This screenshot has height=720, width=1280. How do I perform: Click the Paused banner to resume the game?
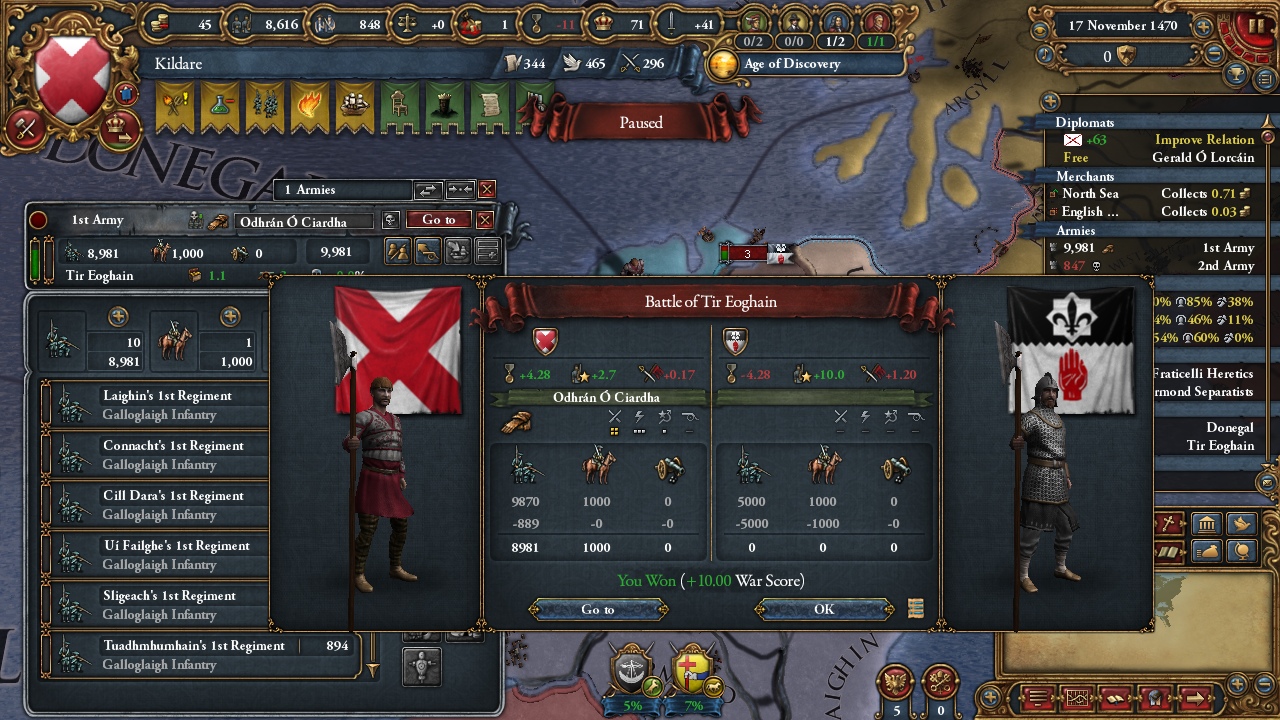639,122
